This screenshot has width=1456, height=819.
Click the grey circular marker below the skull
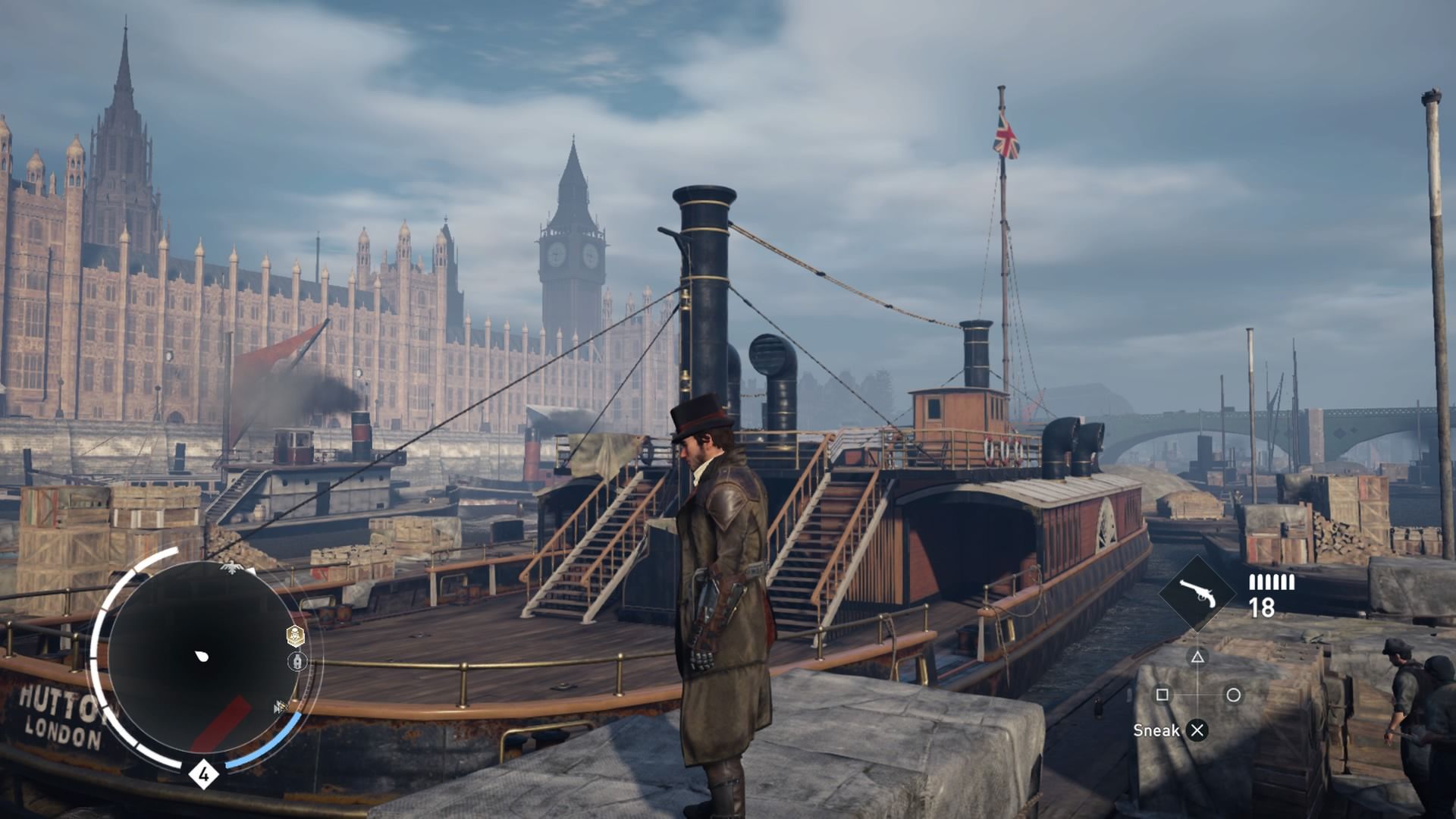[x=297, y=662]
